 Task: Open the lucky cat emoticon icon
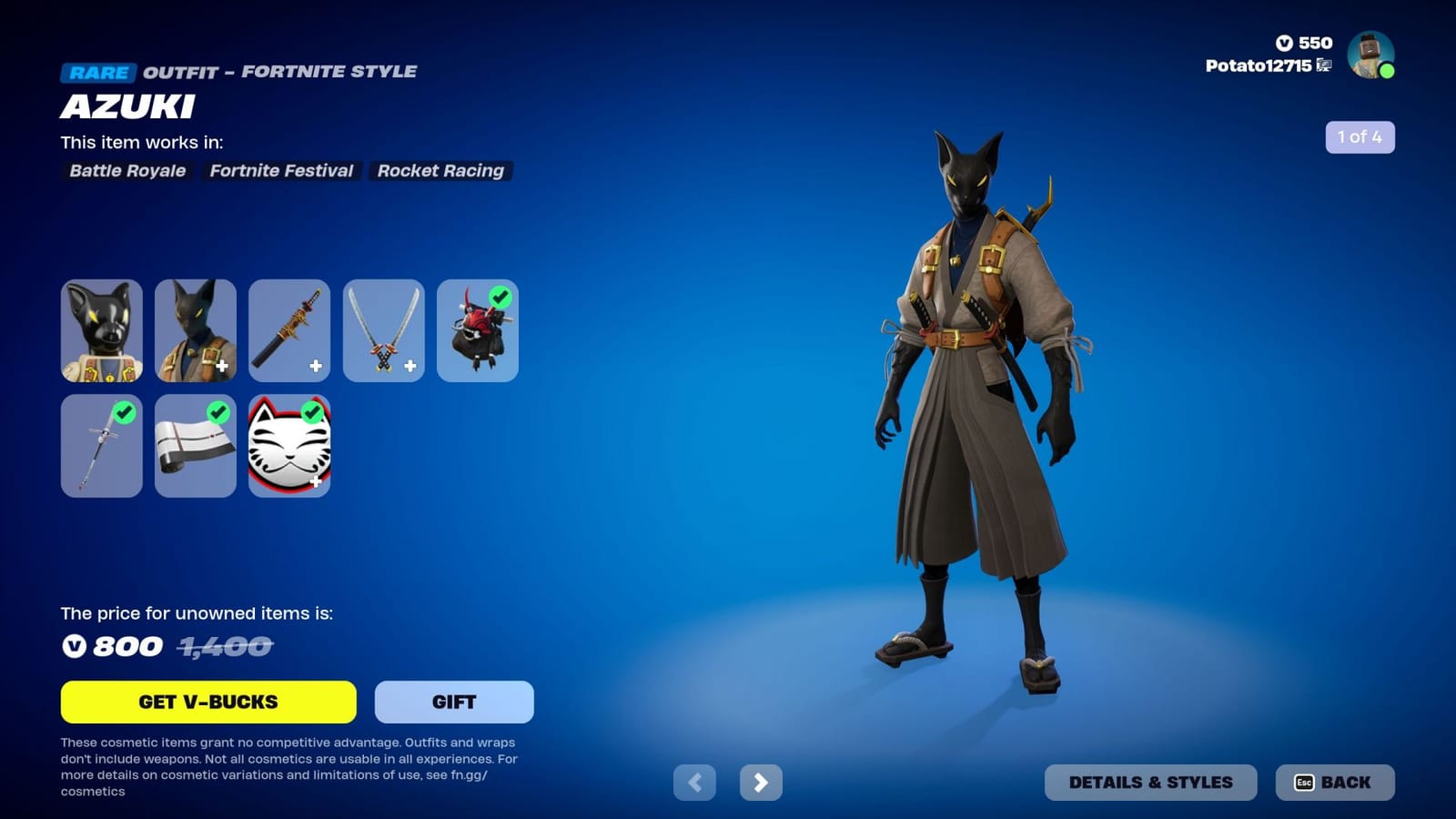(x=289, y=446)
